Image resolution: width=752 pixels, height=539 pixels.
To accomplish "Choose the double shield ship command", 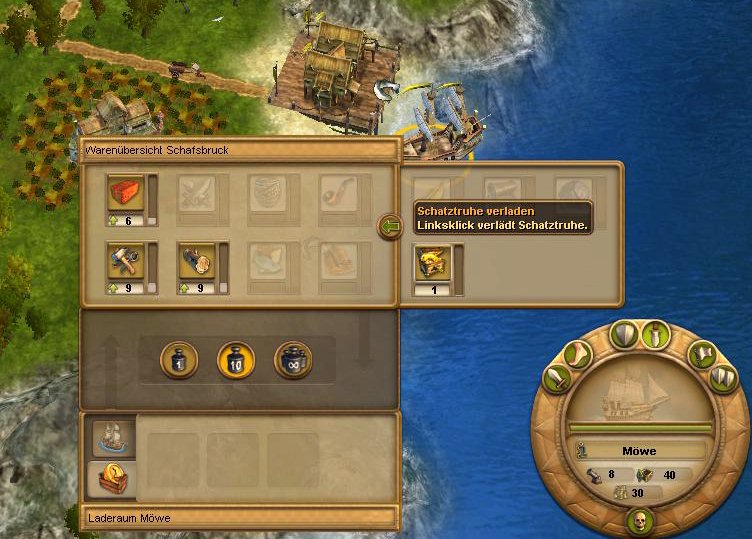I will (722, 378).
